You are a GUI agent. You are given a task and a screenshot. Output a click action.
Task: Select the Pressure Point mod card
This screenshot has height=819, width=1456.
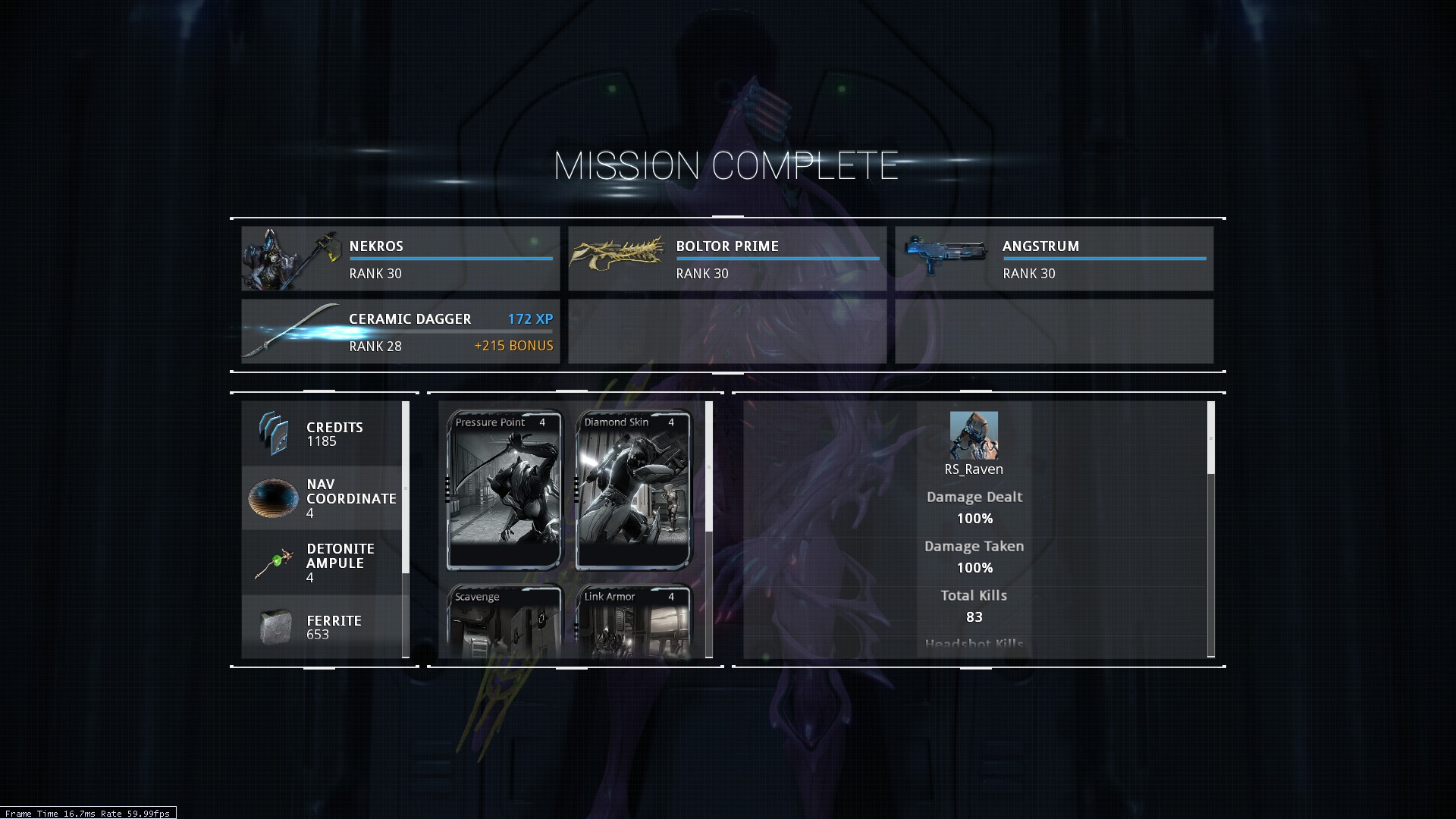click(x=504, y=490)
